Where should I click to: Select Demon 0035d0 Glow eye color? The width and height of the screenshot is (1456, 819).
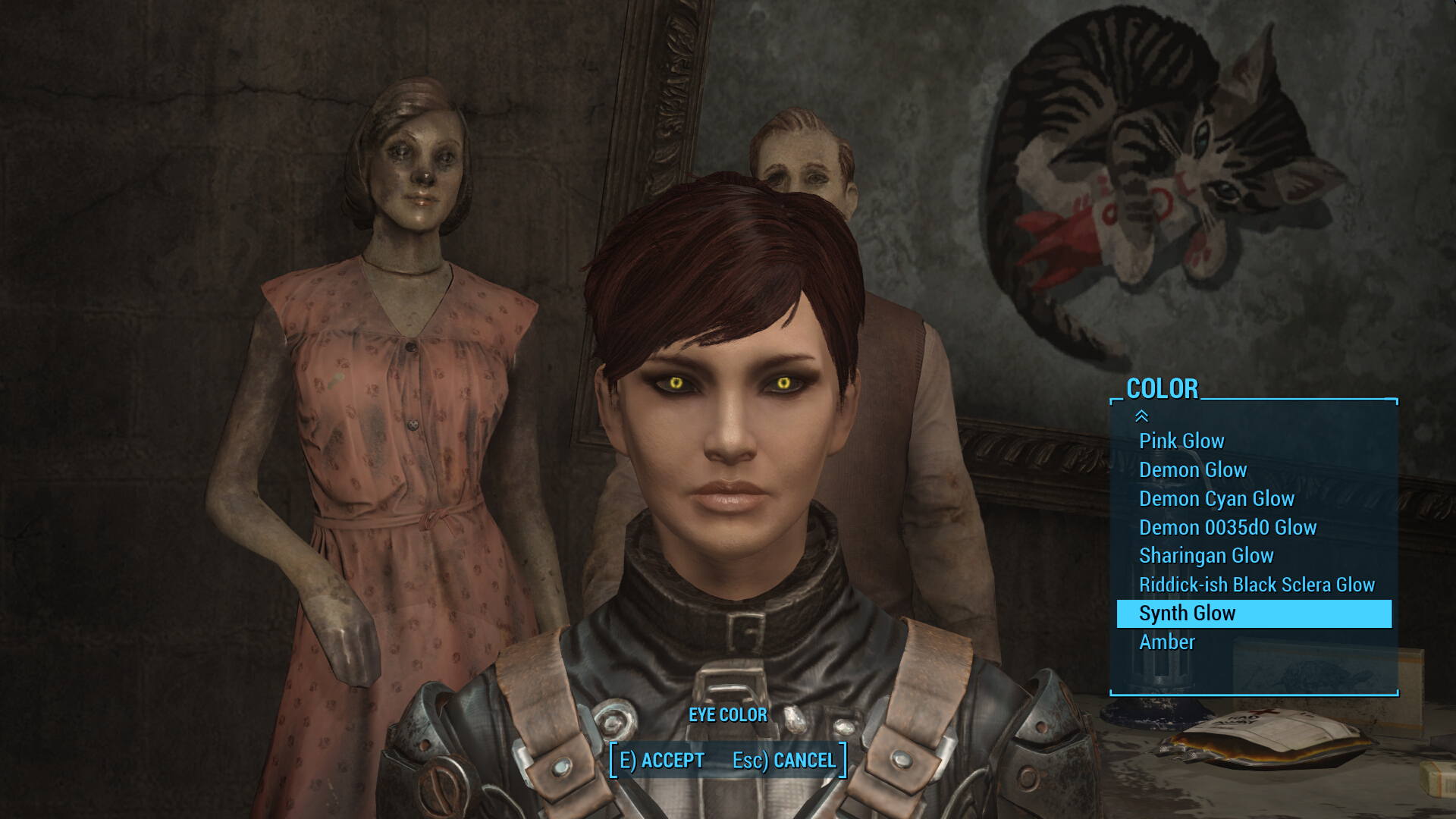pos(1228,527)
